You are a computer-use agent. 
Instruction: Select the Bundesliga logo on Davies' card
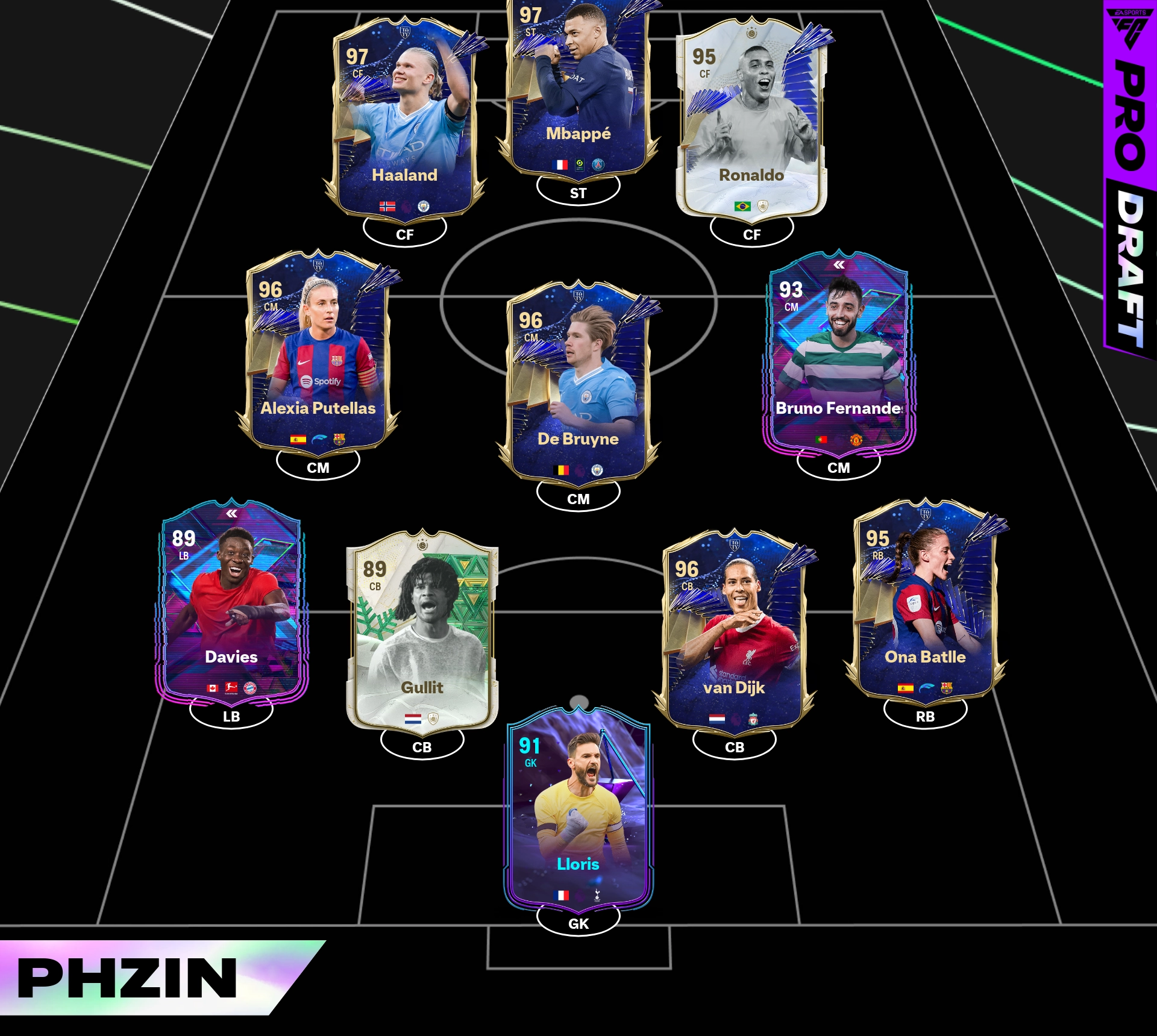[231, 687]
